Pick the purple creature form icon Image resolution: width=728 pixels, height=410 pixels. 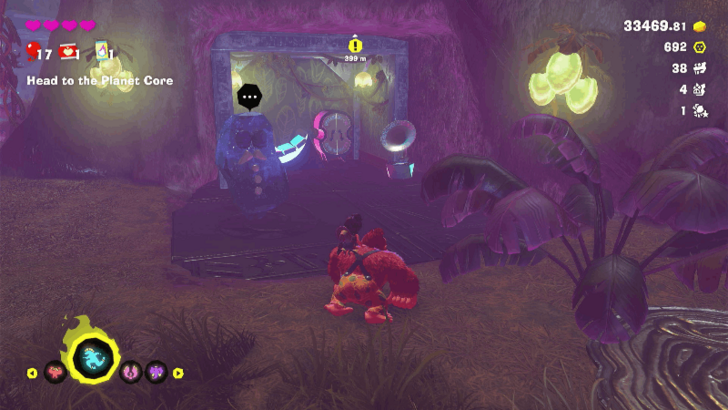pos(155,373)
